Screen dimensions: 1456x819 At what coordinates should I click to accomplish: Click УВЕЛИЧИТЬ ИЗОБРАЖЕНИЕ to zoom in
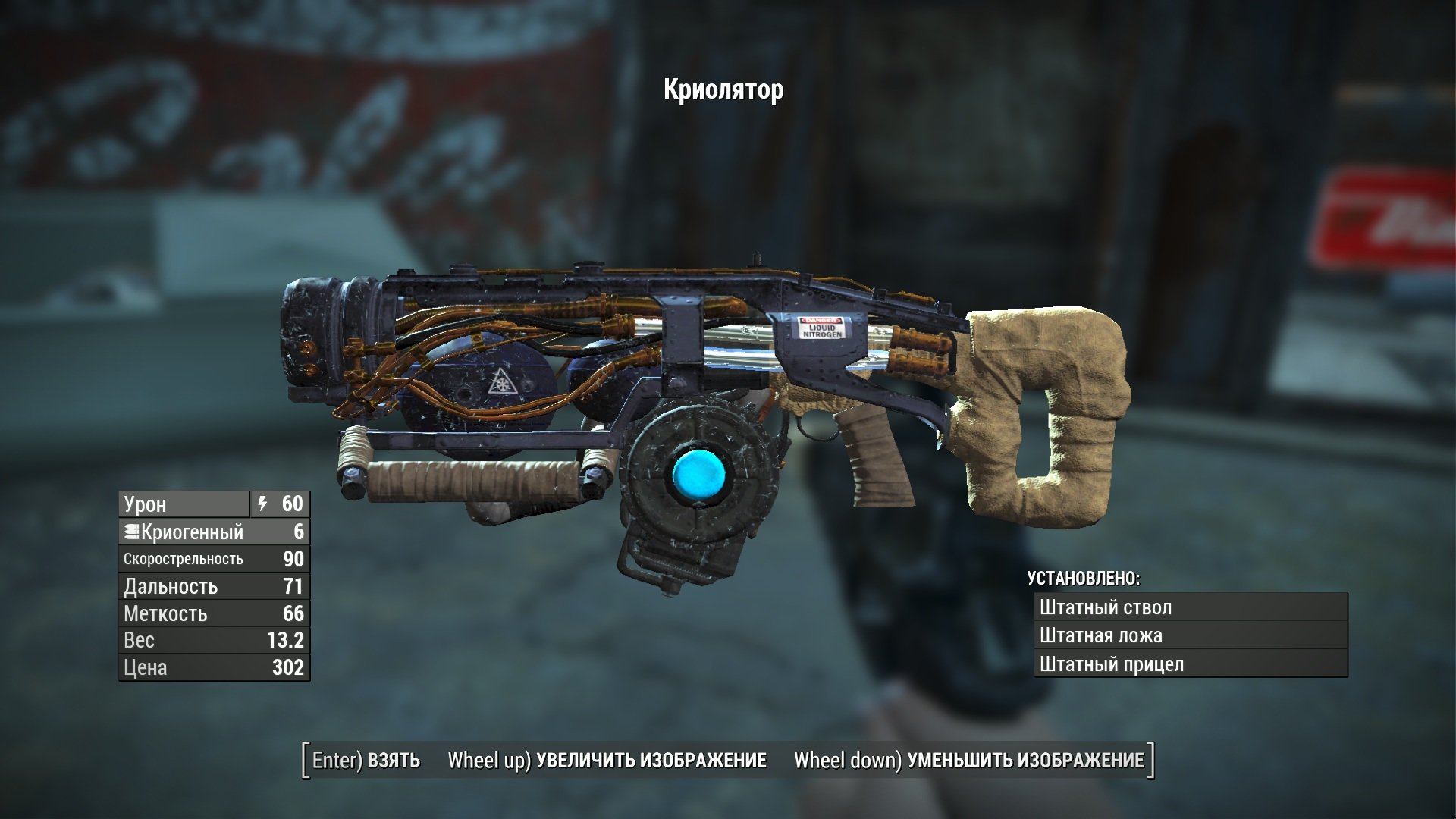[607, 760]
